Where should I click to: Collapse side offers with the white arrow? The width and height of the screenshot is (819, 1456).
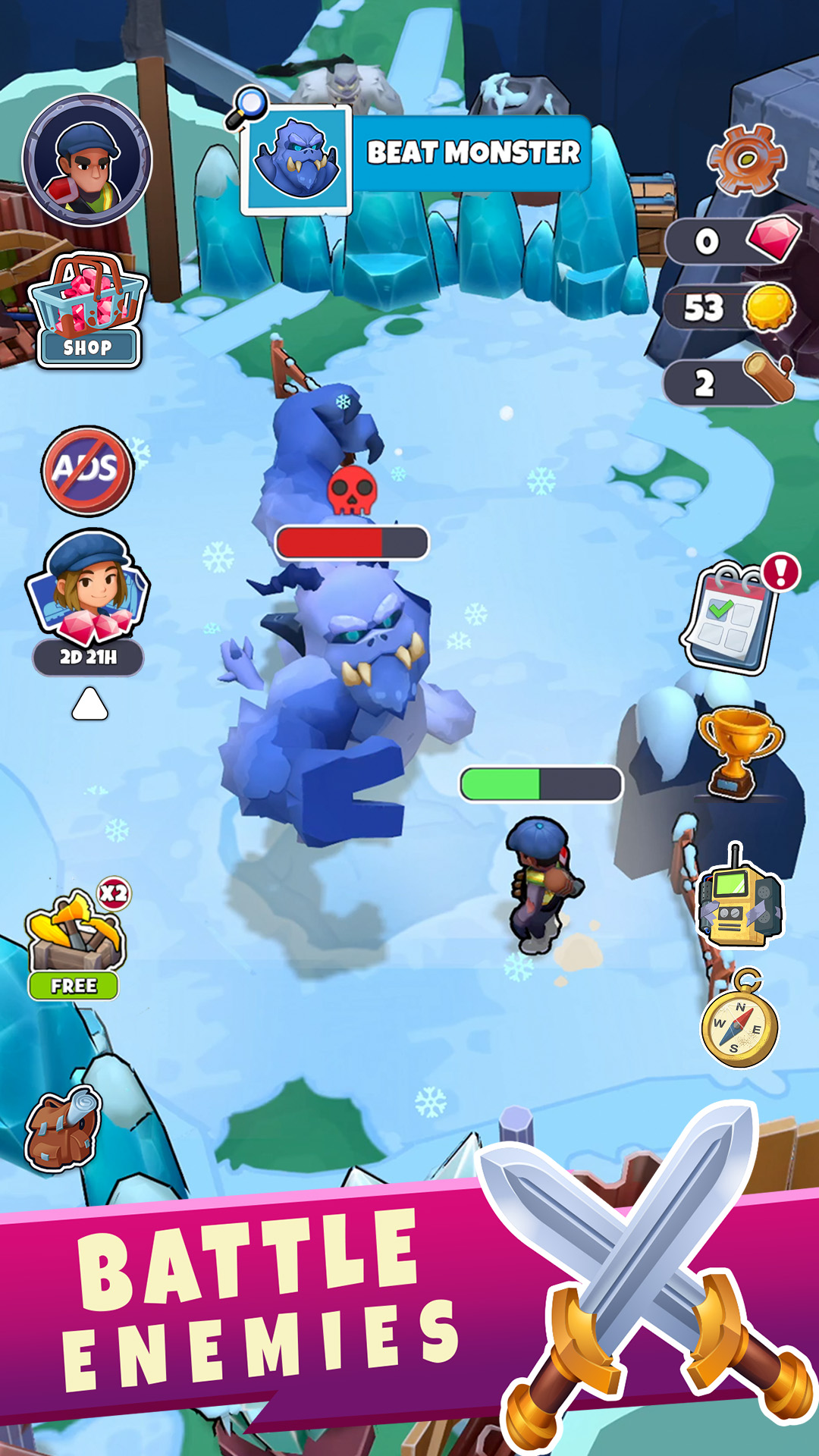(89, 704)
